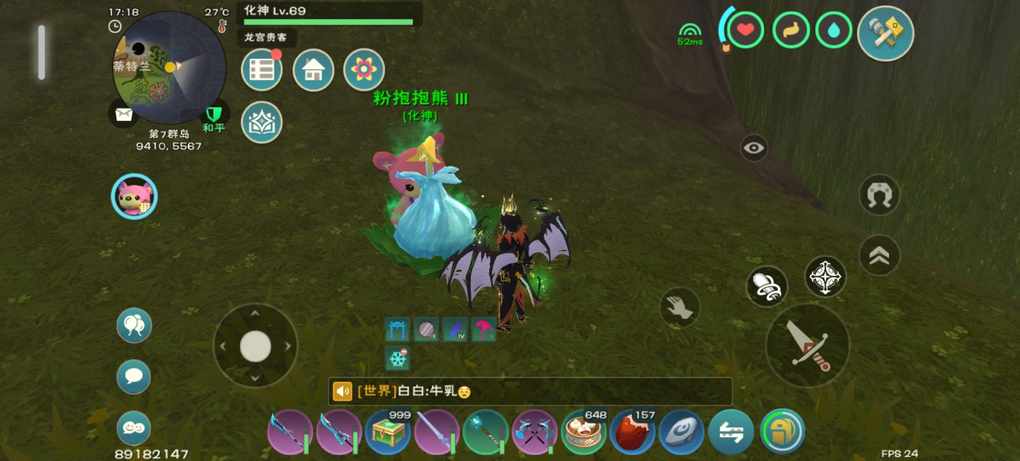The image size is (1020, 461).
Task: Open the pink flower icon menu
Action: pyautogui.click(x=364, y=70)
